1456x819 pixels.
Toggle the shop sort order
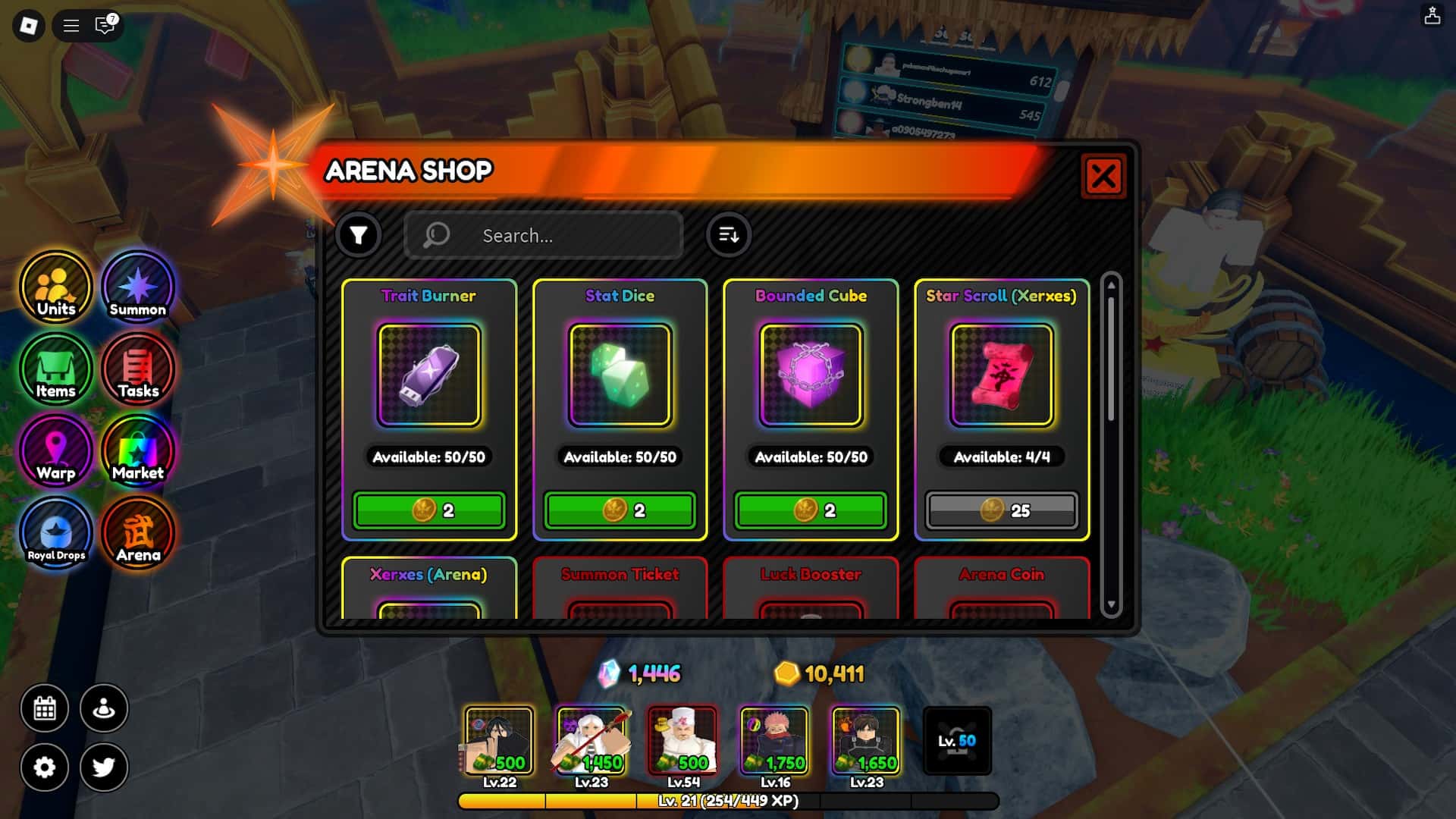pos(728,235)
